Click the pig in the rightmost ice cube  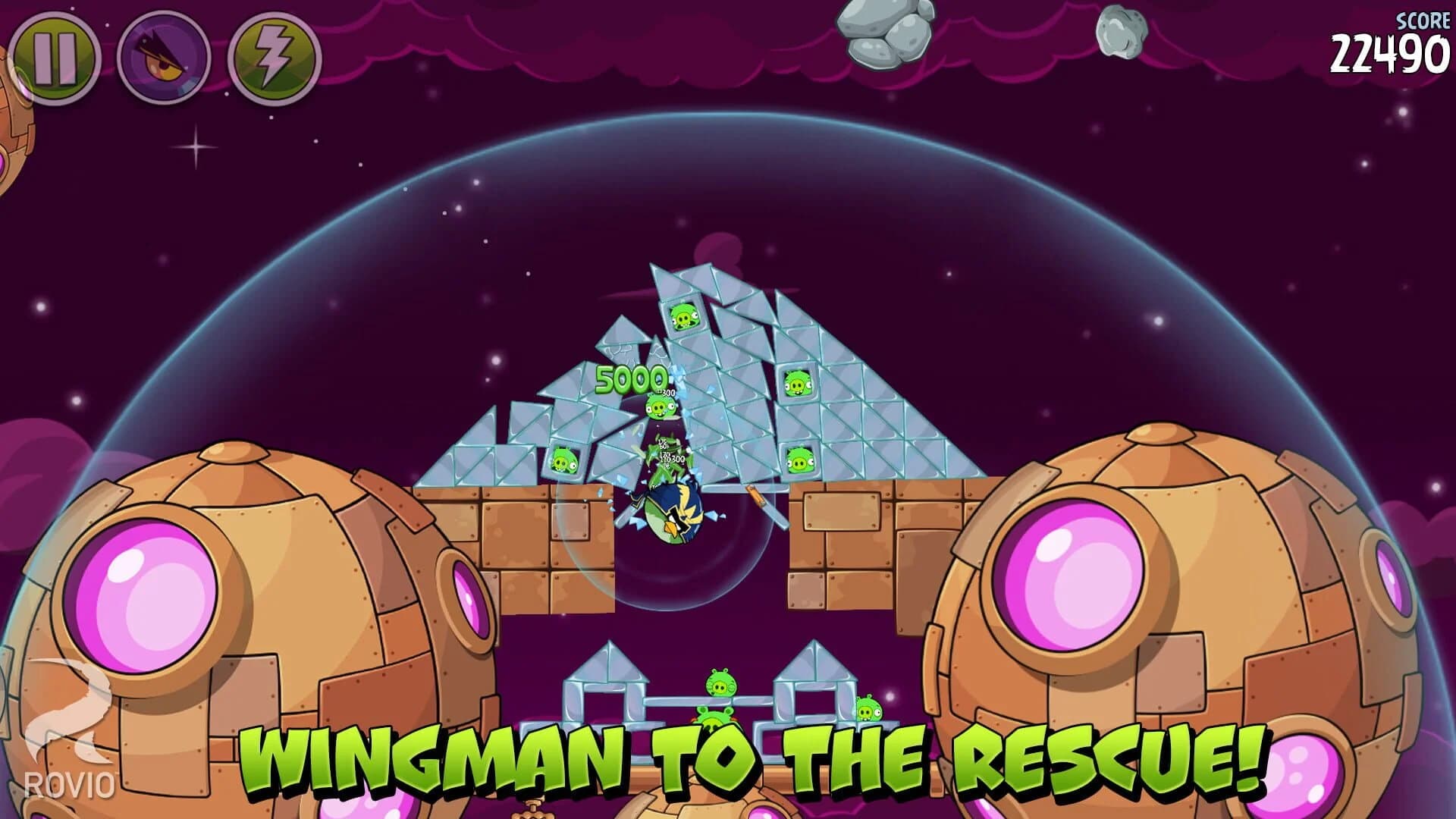pyautogui.click(x=799, y=384)
